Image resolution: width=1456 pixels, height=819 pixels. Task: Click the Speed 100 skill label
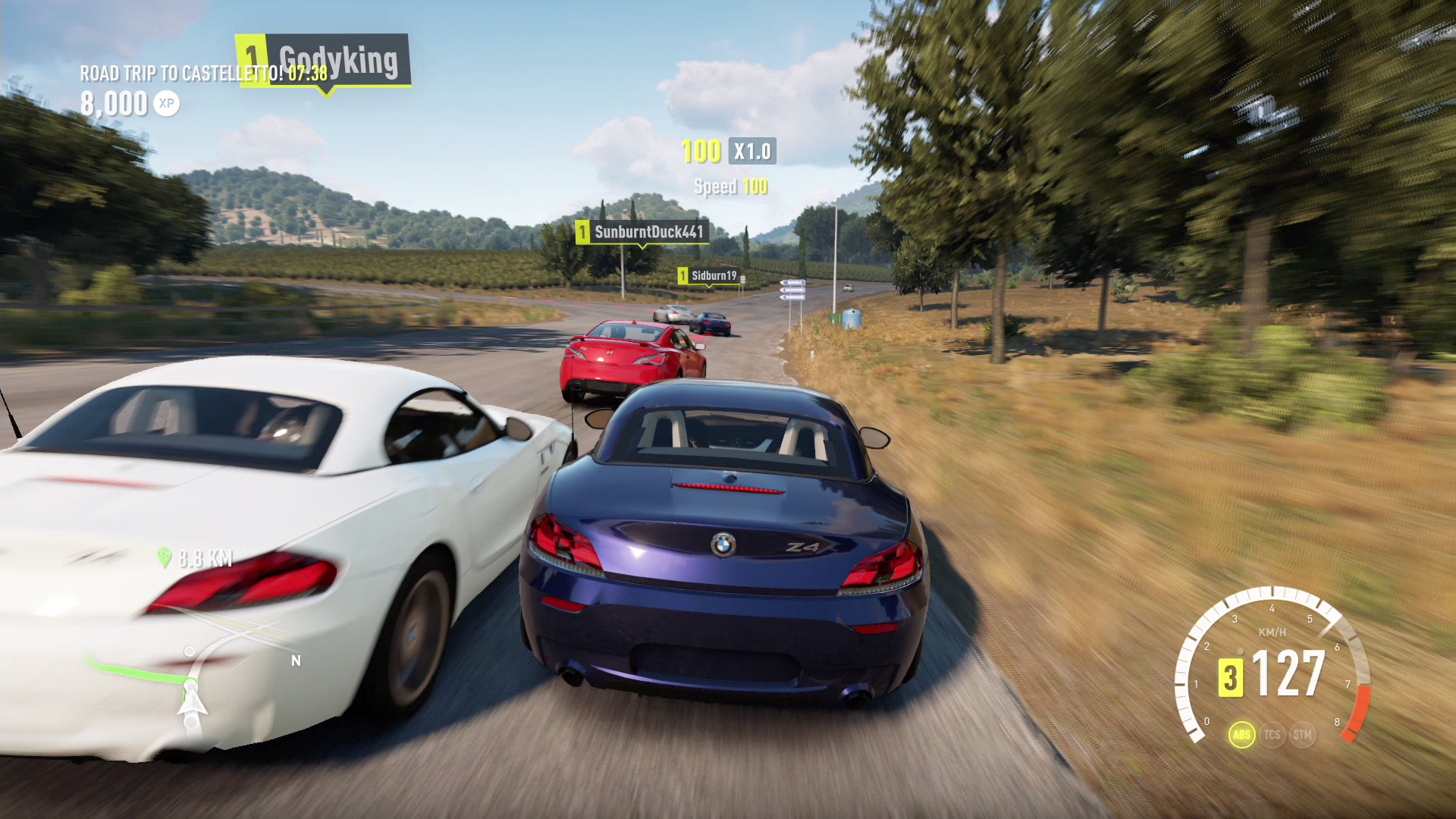pyautogui.click(x=730, y=186)
